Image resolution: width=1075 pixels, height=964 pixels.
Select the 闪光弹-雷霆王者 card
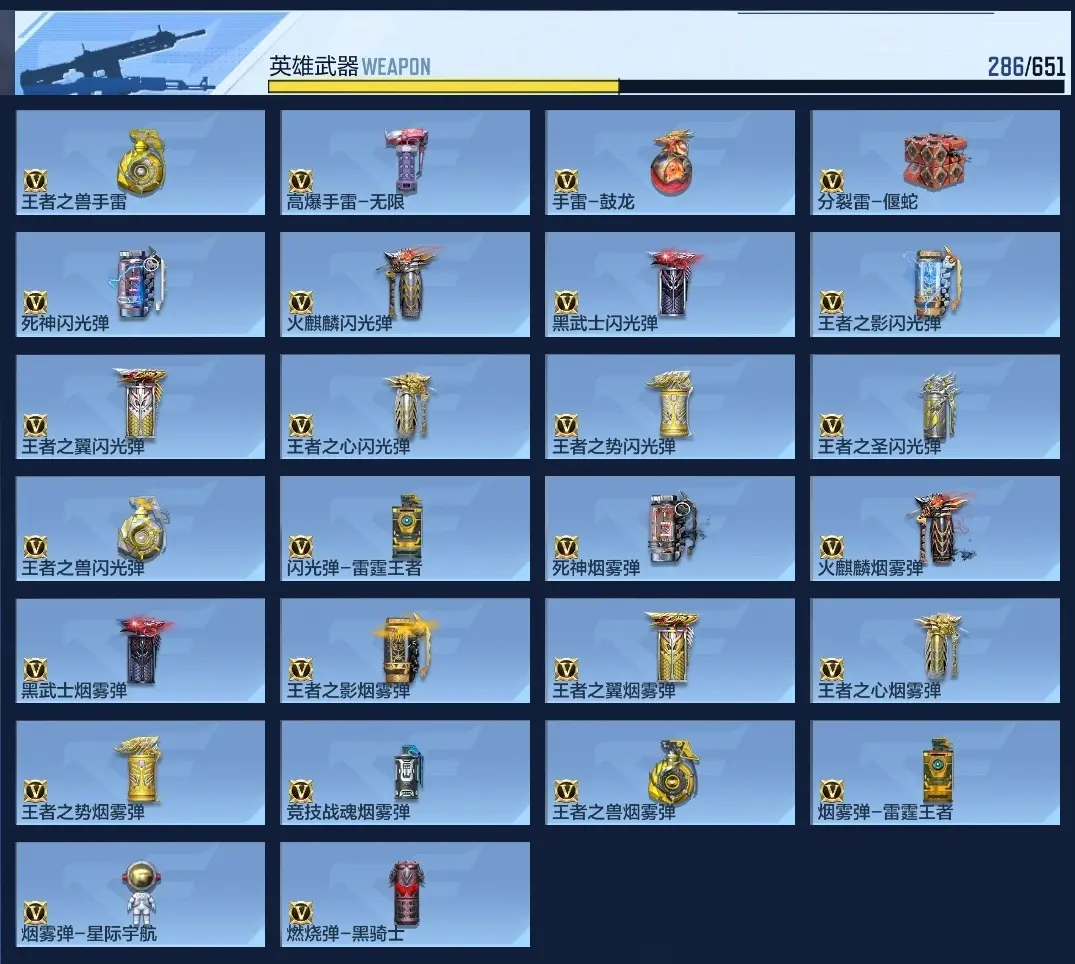click(x=405, y=529)
